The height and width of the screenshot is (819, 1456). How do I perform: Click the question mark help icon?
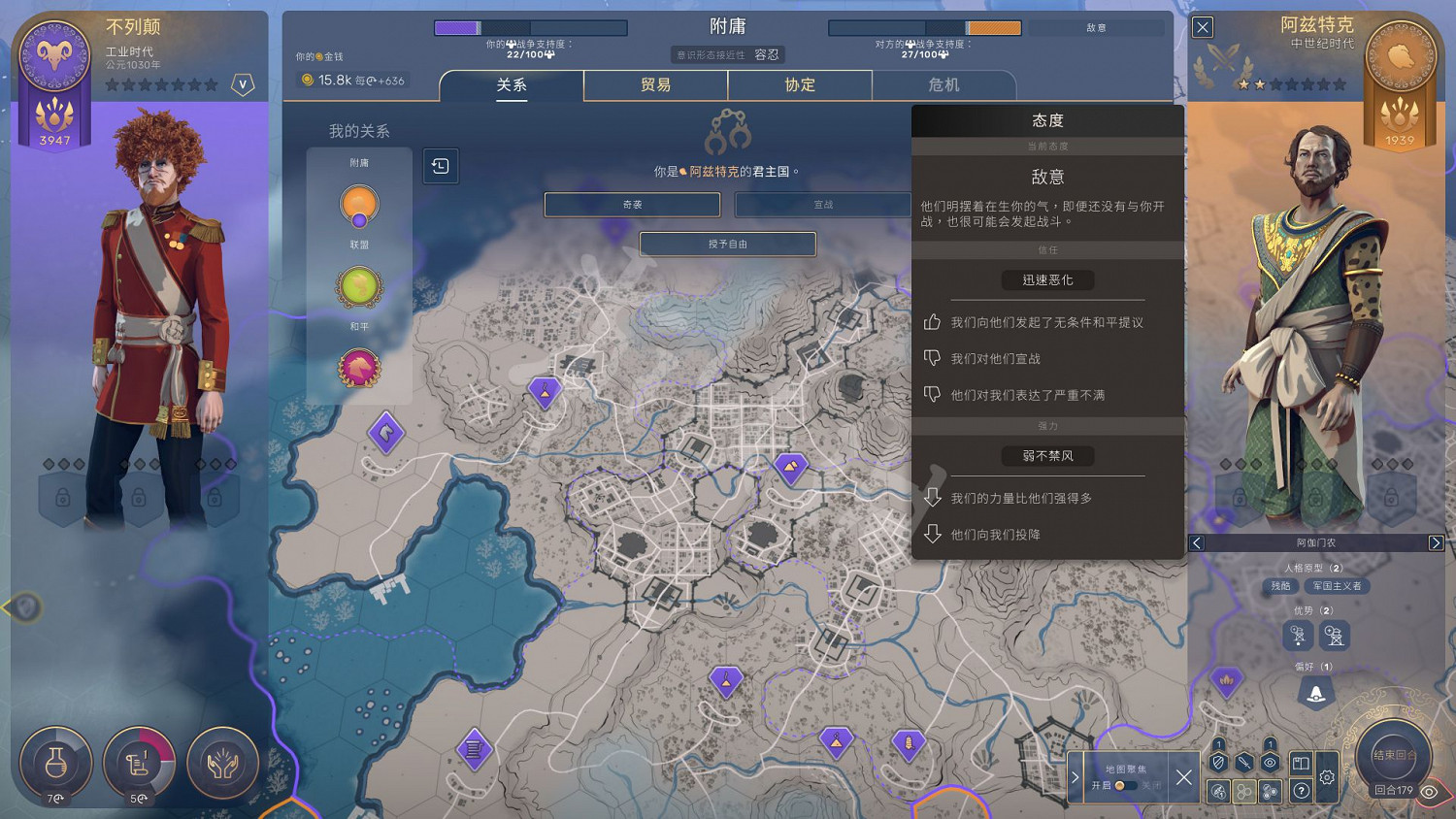point(1301,791)
